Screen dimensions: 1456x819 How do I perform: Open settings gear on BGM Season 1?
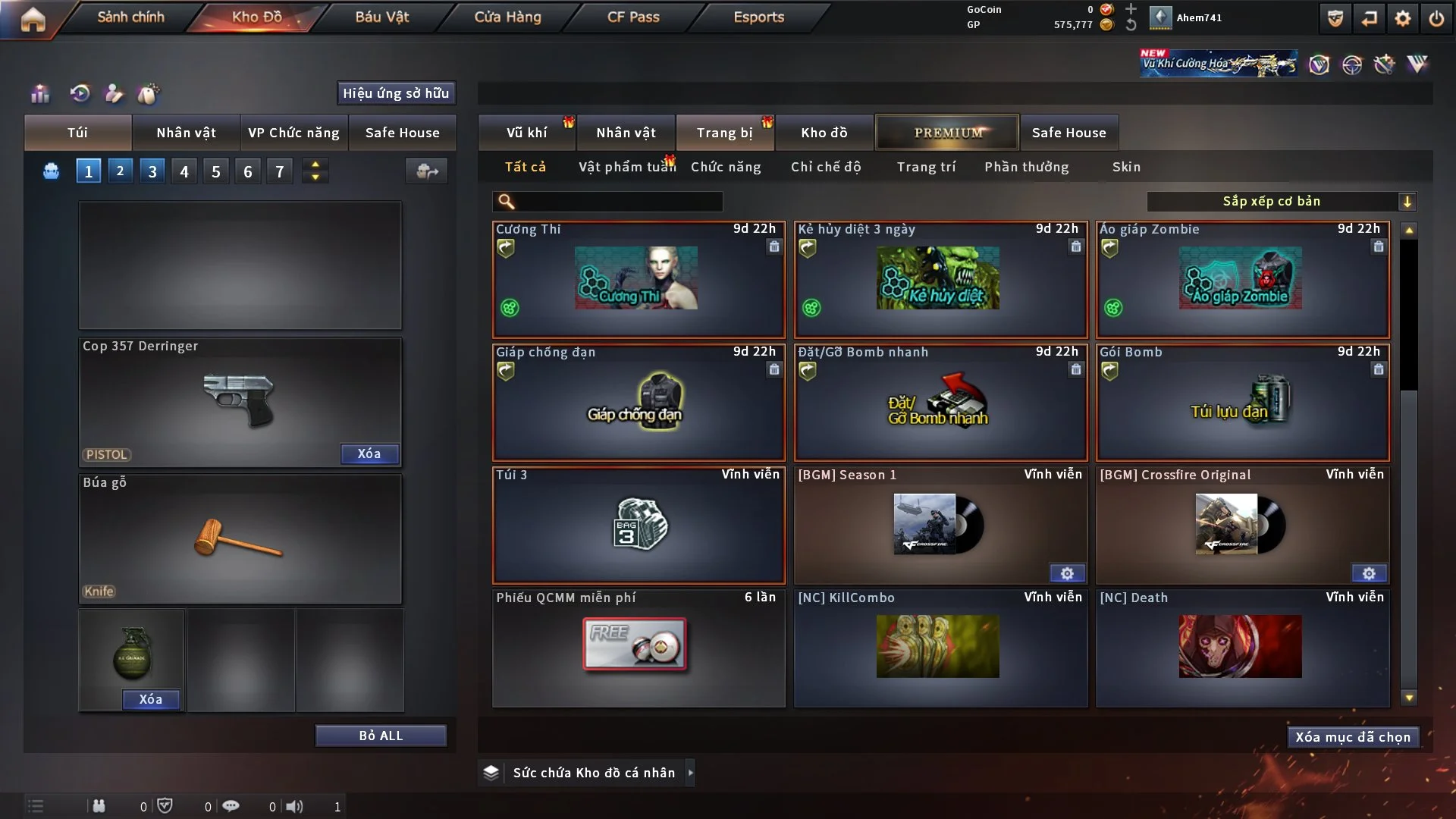point(1067,573)
